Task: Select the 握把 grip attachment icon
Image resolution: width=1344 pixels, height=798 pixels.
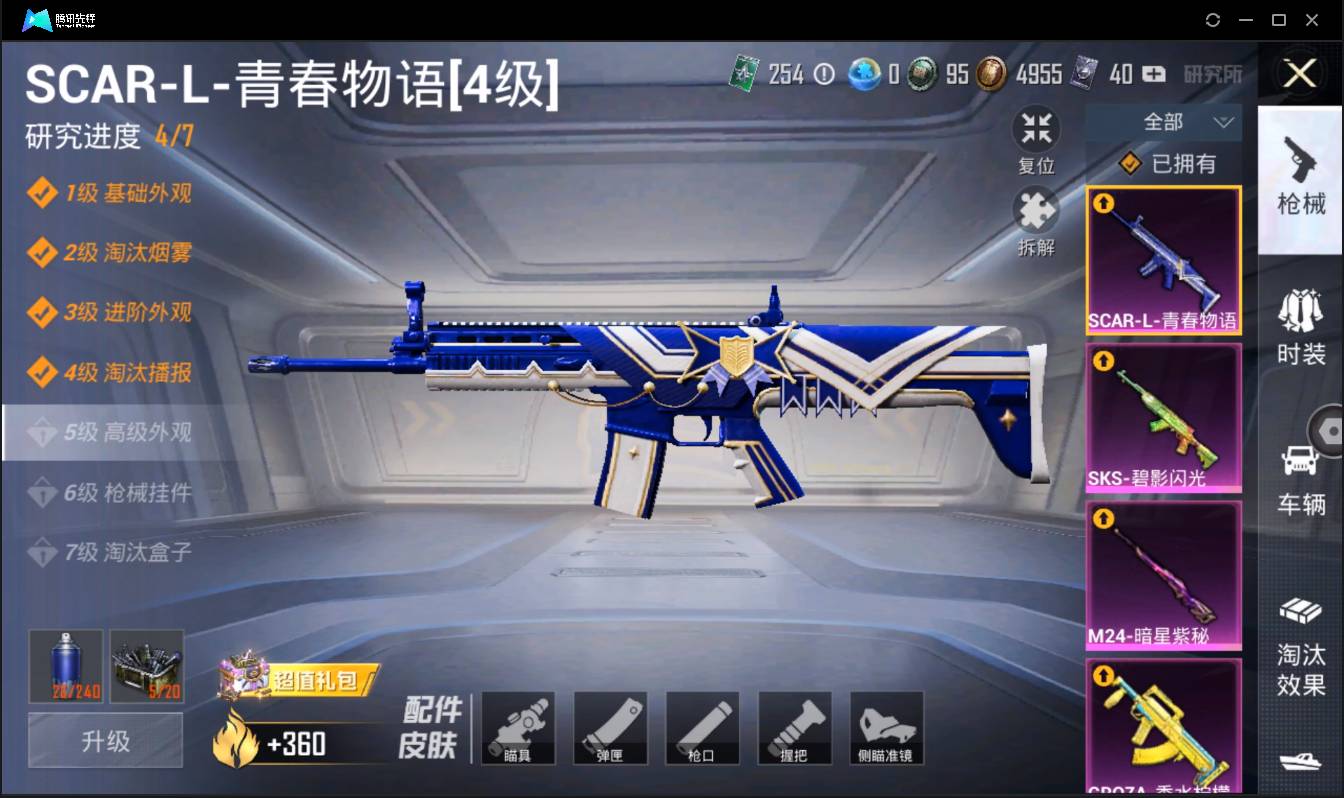Action: (795, 728)
